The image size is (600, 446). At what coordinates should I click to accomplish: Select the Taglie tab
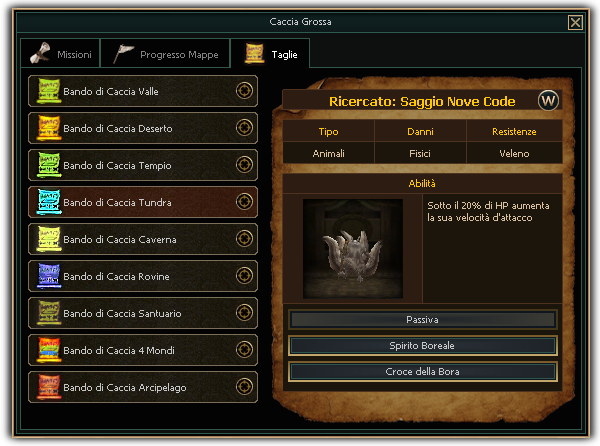pyautogui.click(x=270, y=54)
